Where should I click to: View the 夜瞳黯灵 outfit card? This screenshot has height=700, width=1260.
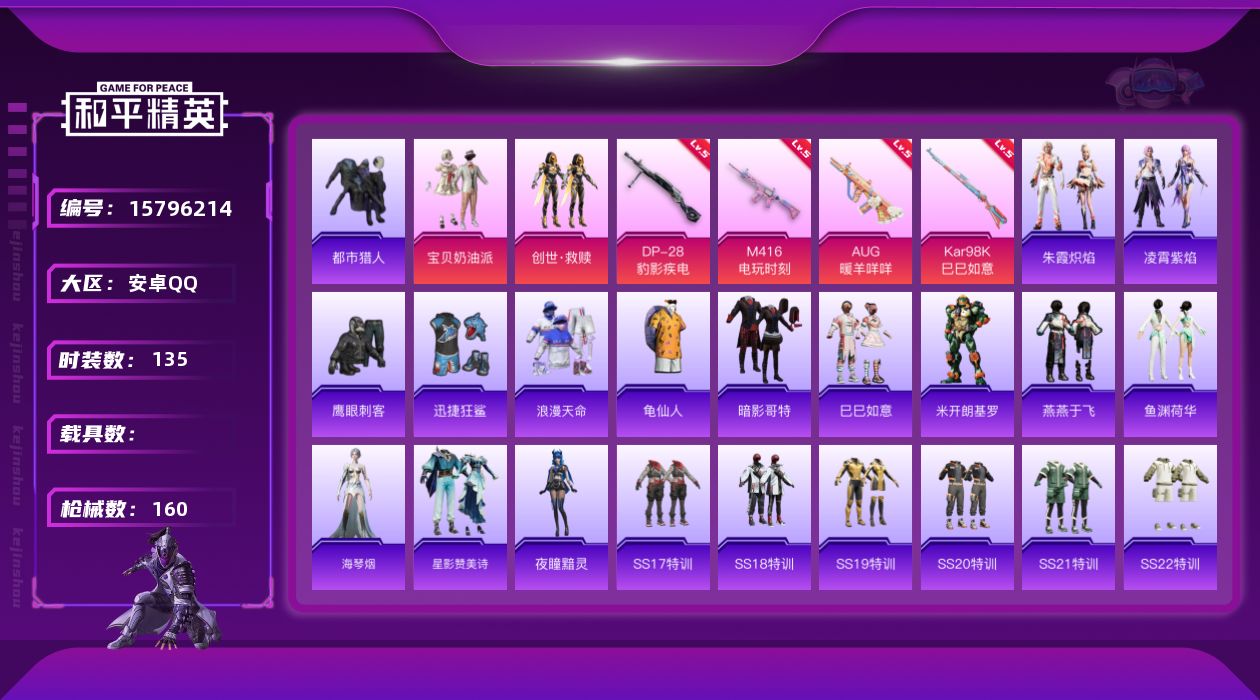tap(561, 517)
